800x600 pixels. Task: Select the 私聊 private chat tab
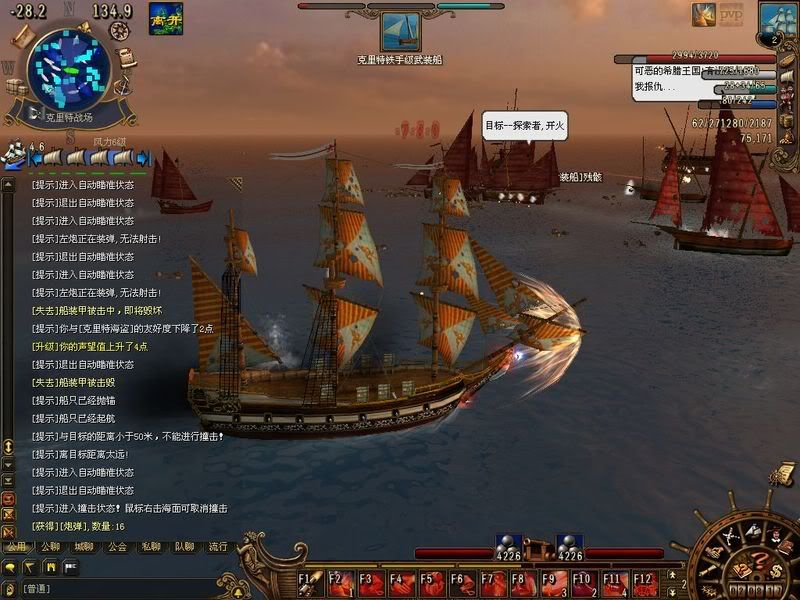(150, 547)
